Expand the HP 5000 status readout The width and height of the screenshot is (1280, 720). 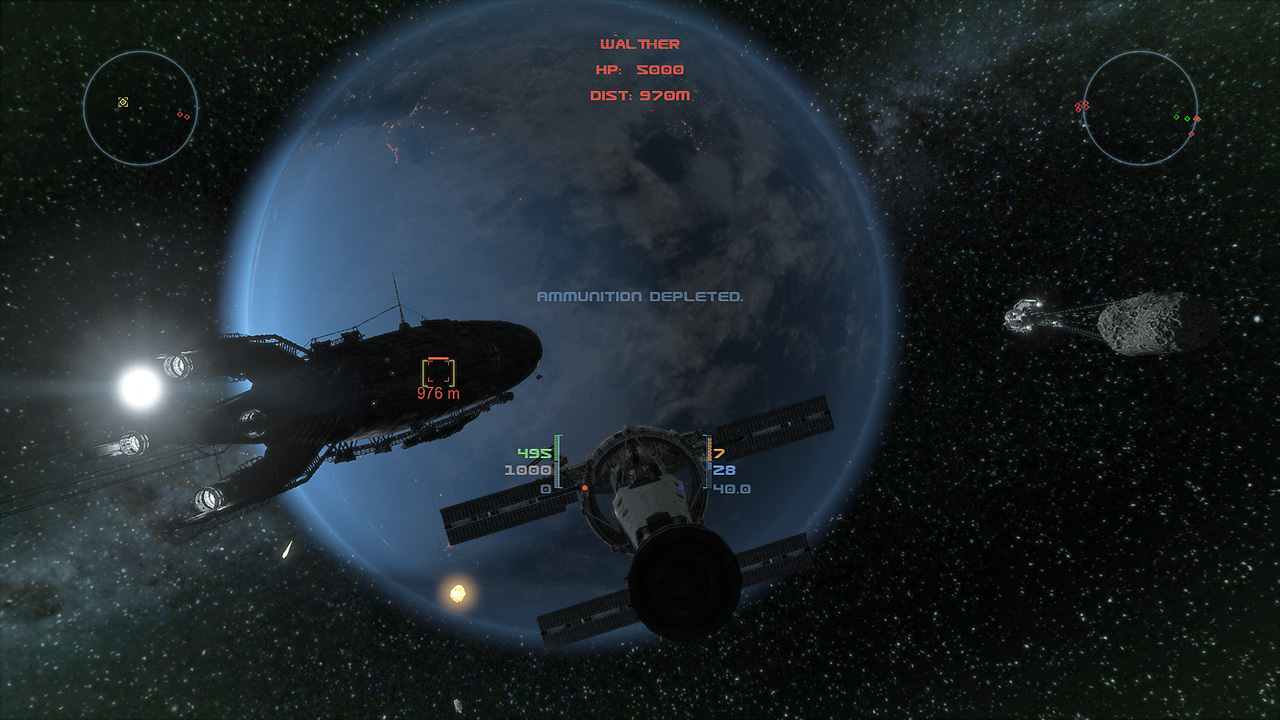638,69
